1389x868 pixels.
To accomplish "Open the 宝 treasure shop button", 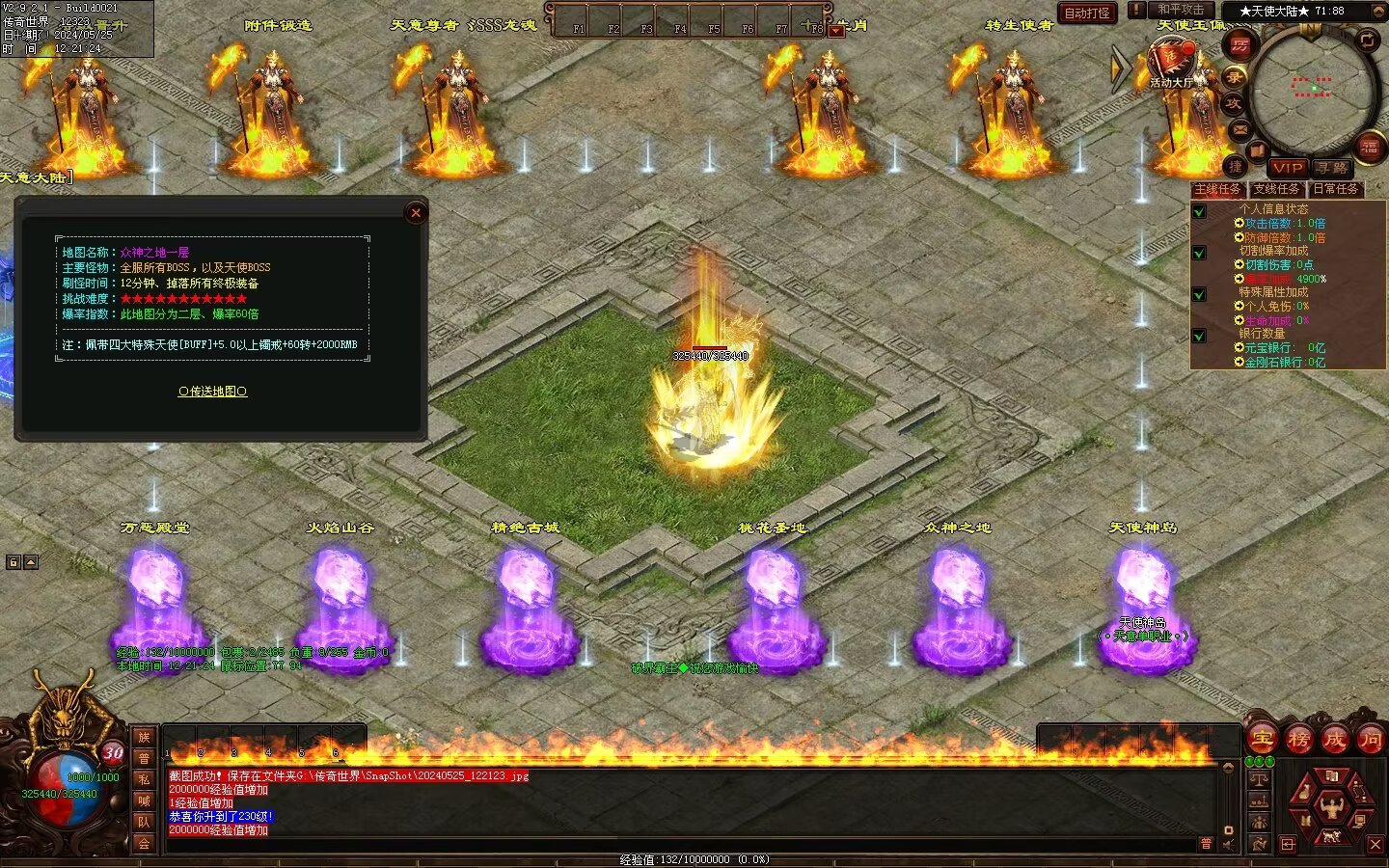I will [x=1262, y=740].
